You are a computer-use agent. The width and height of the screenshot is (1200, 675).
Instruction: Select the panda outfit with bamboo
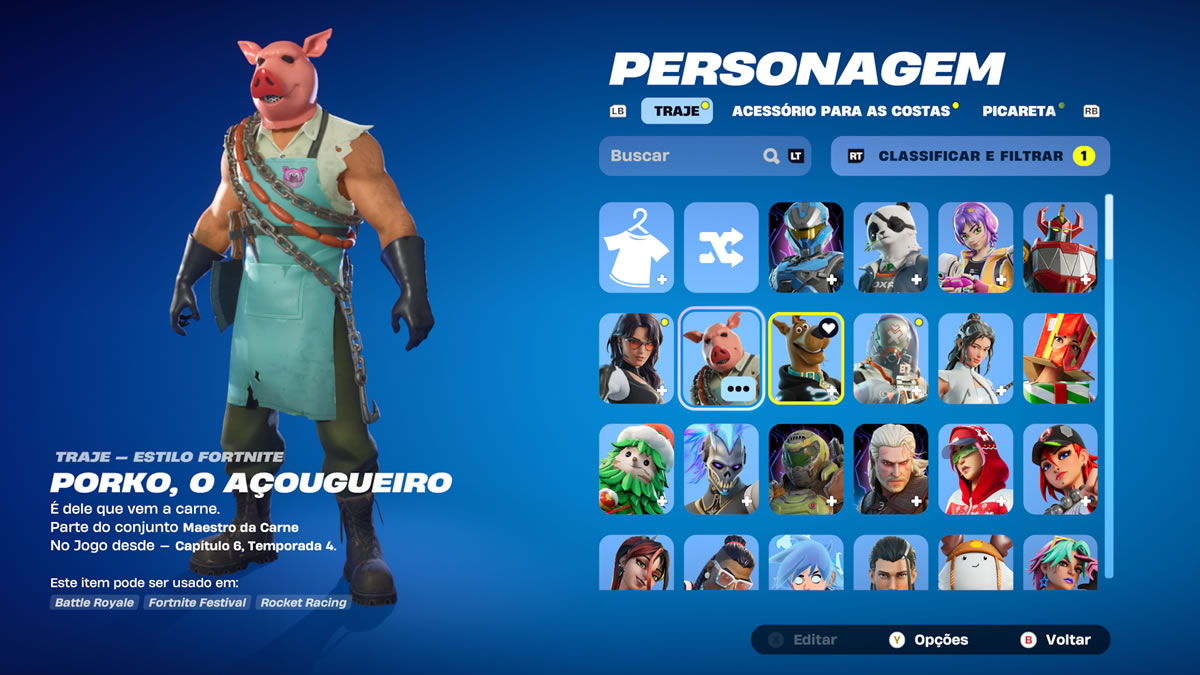[x=891, y=247]
